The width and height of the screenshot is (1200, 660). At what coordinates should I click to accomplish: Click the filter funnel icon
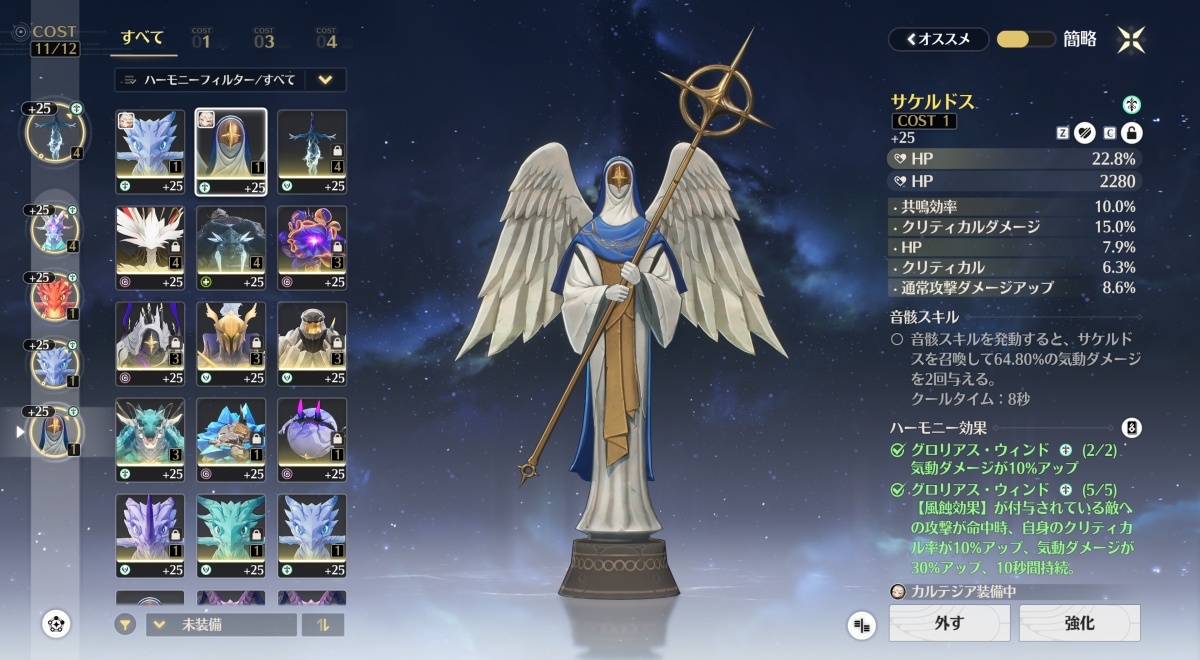pos(125,625)
